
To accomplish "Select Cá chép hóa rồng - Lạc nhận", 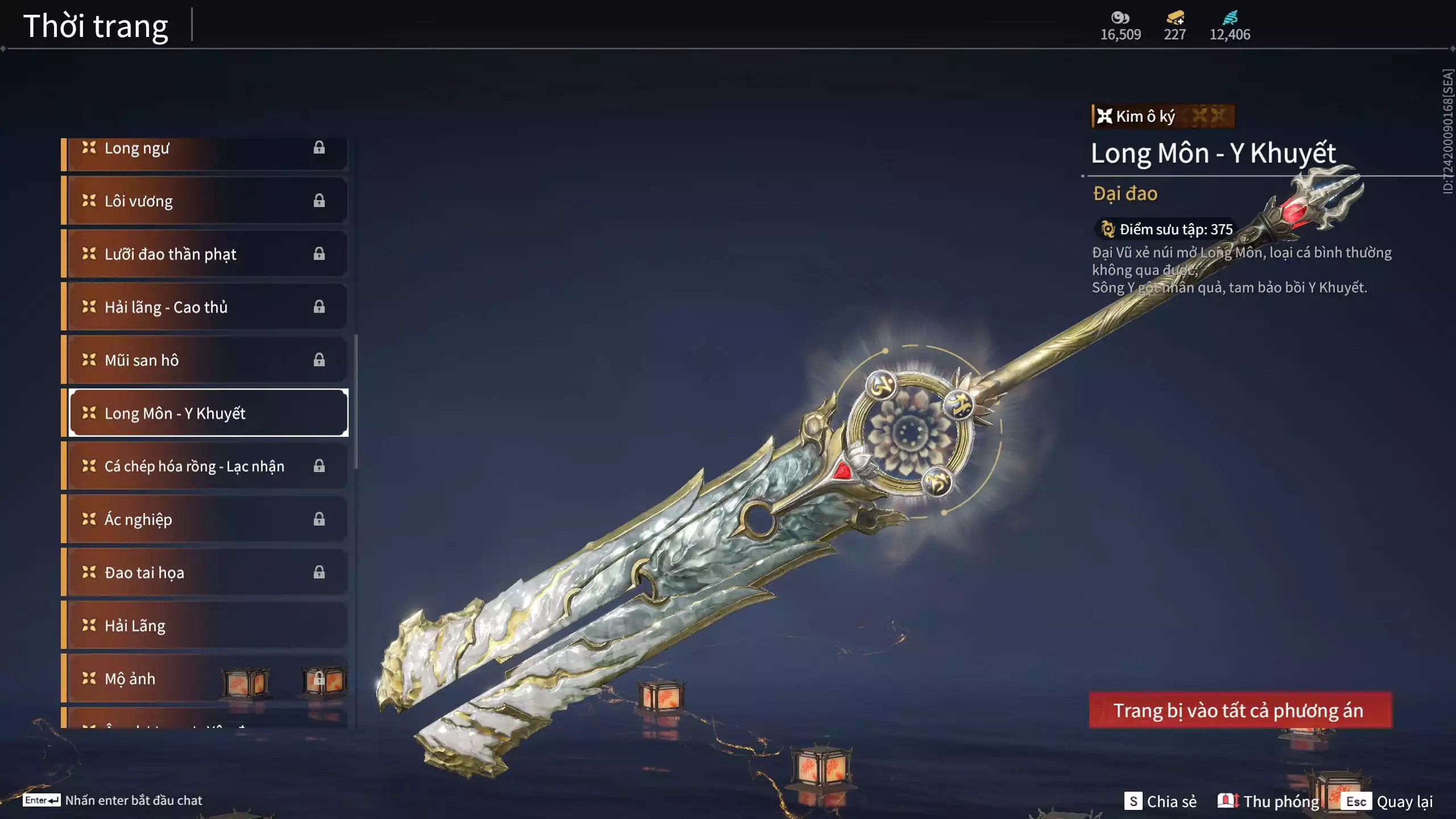I will 205,466.
